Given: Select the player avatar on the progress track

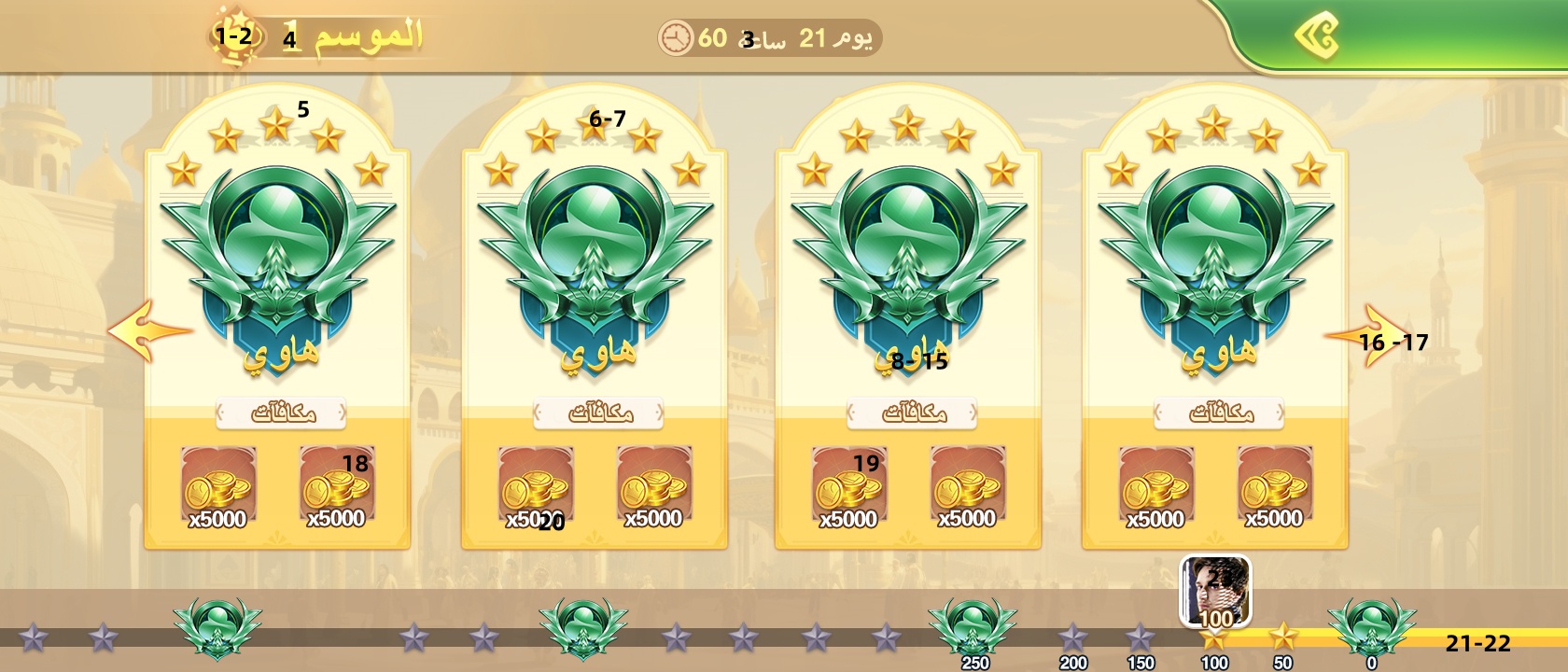Looking at the screenshot, I should [1215, 592].
